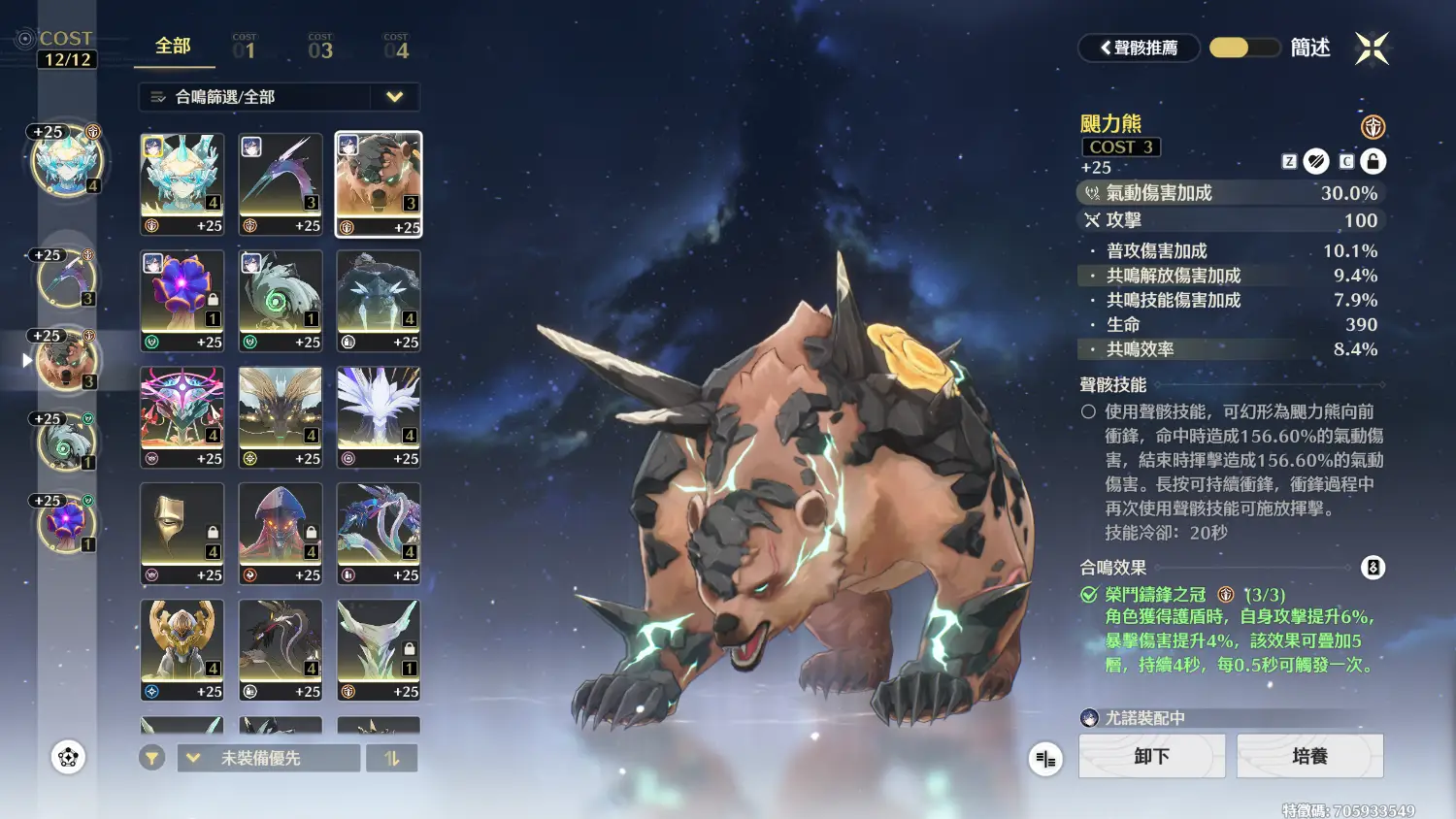Open the 合鳴篩選 filter dropdown

tap(279, 97)
